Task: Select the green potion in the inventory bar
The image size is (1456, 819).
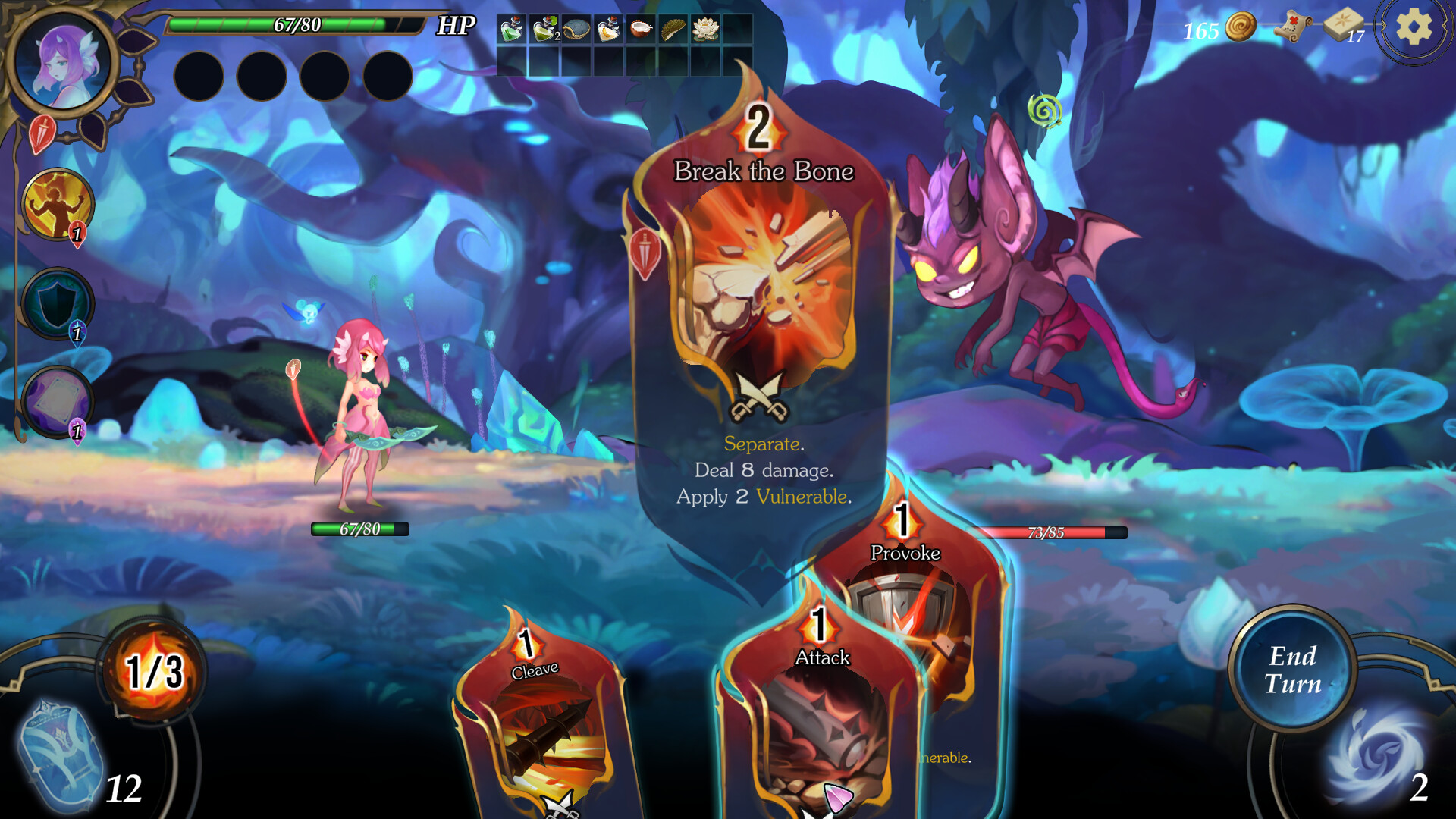Action: (x=510, y=28)
